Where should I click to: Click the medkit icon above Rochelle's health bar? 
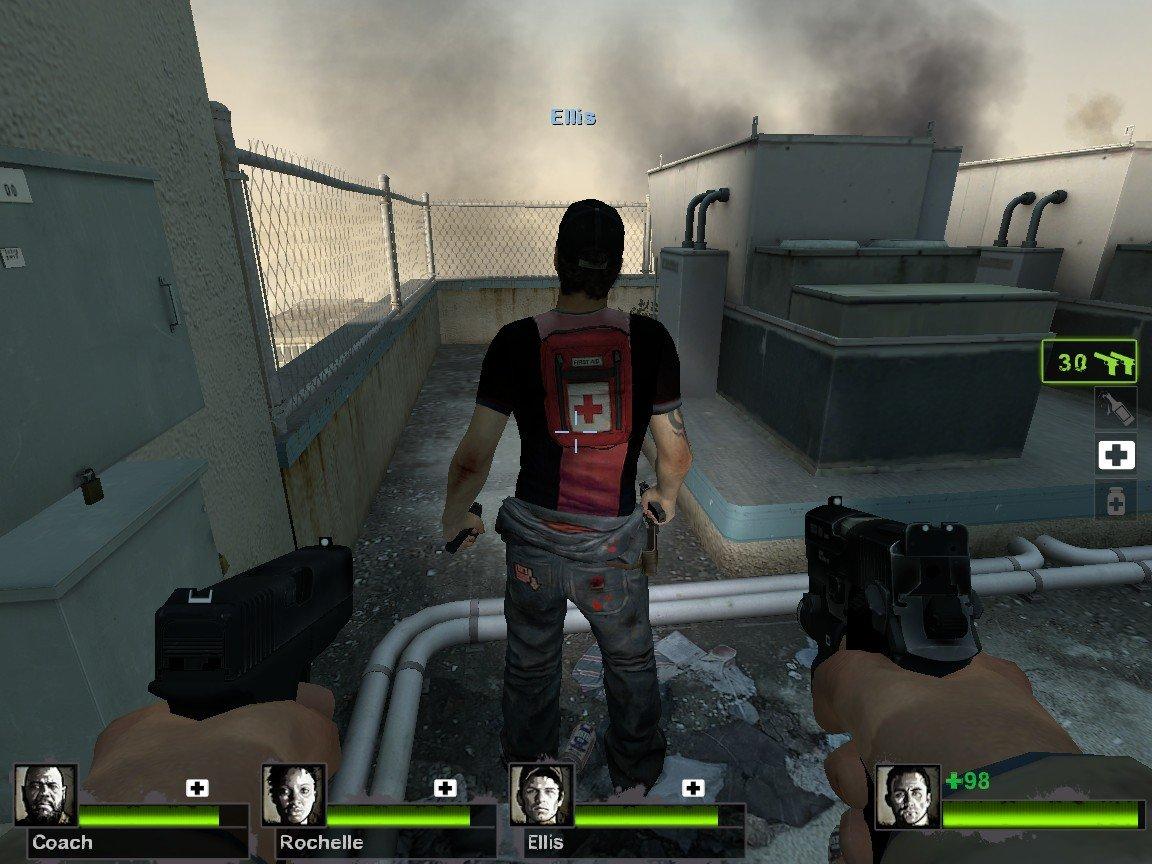444,788
